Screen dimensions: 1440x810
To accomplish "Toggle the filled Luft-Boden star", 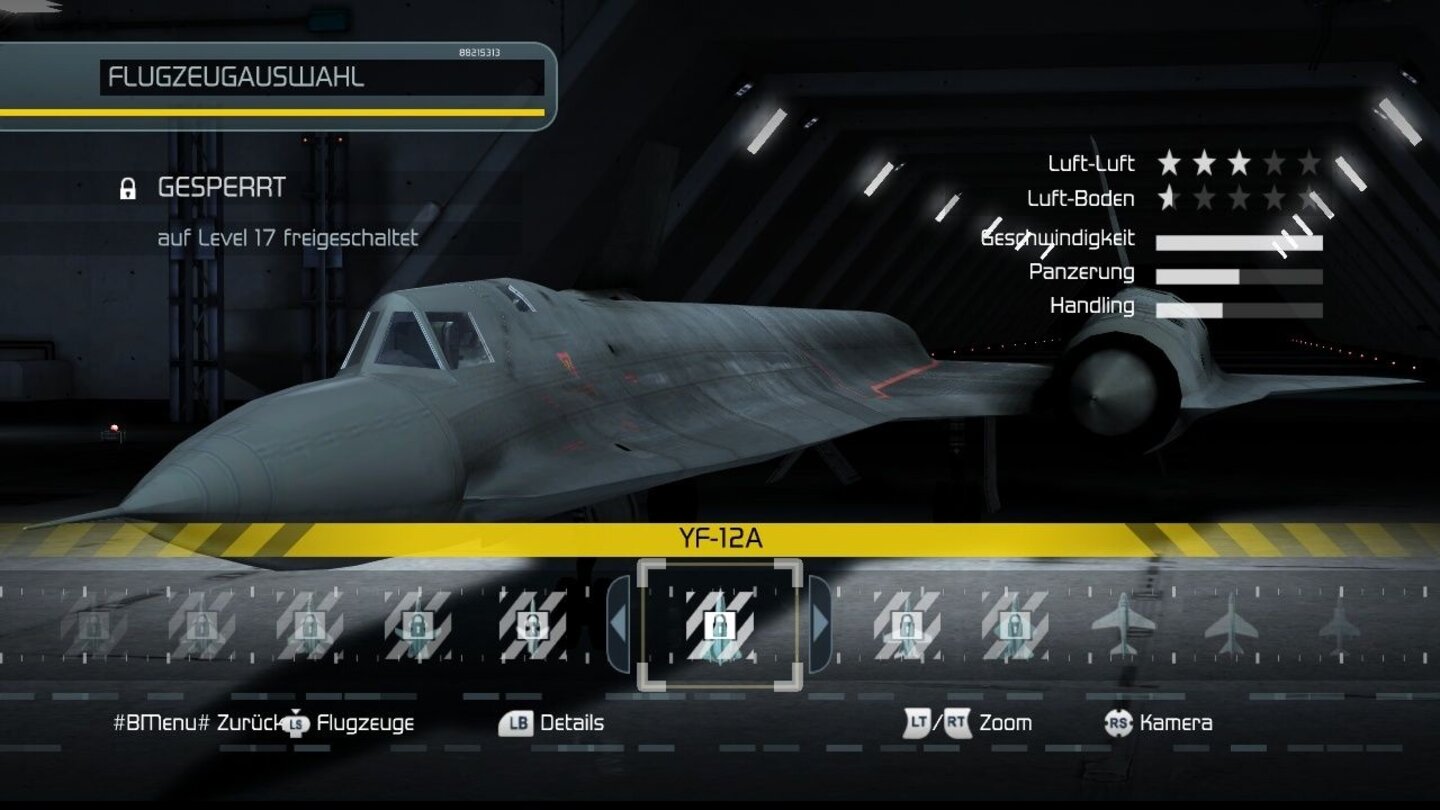I will [x=1167, y=198].
